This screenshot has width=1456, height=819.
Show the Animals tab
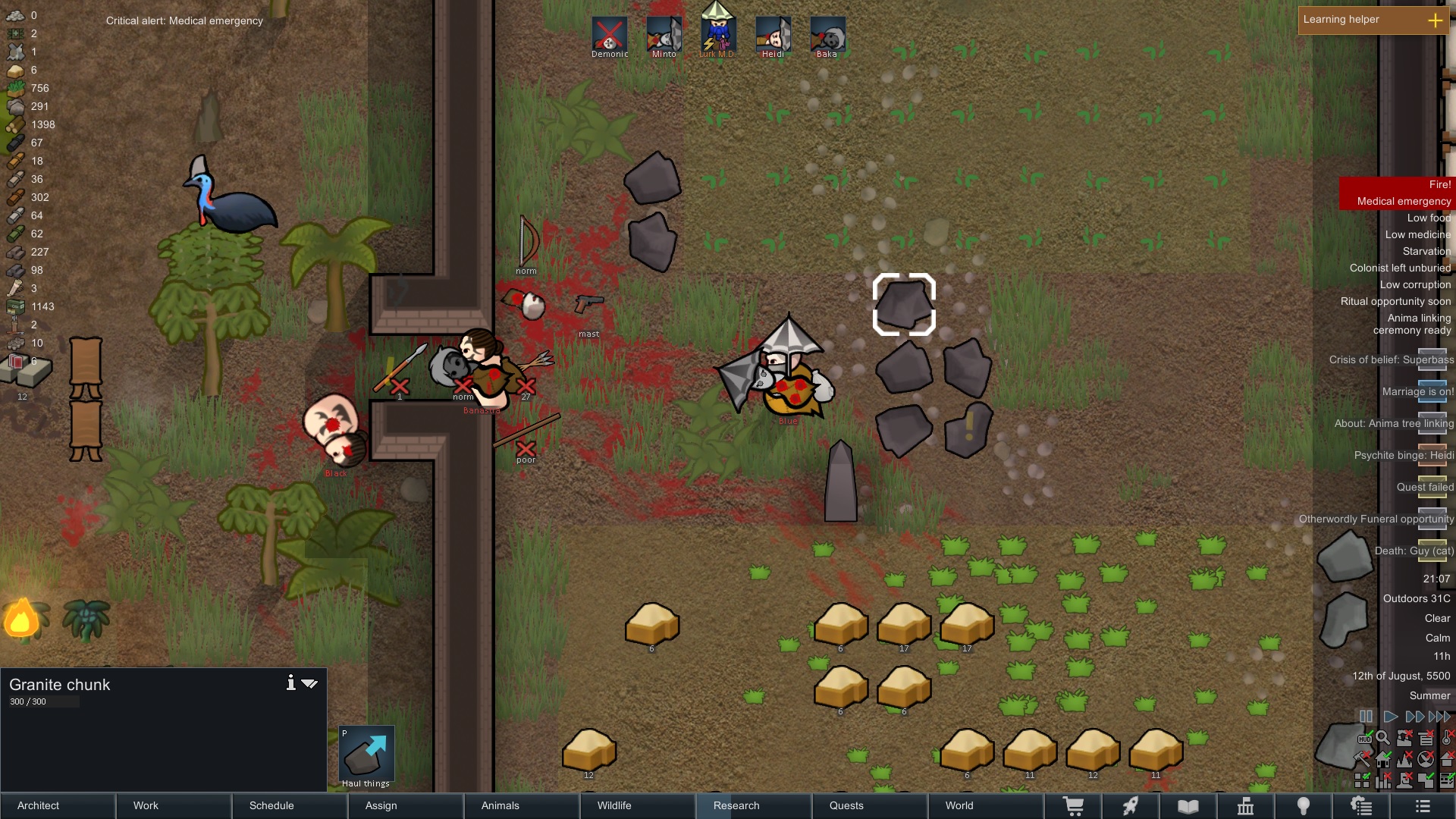pyautogui.click(x=522, y=805)
